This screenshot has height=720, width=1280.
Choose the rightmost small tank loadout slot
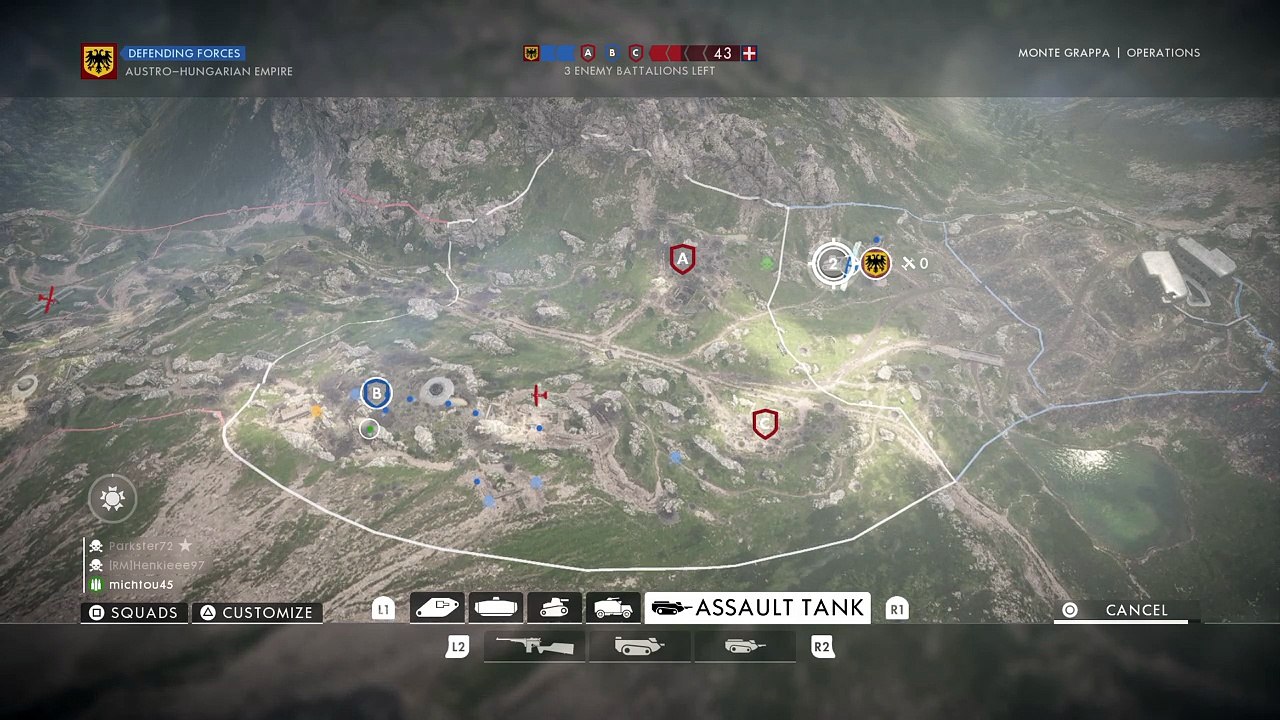click(745, 647)
